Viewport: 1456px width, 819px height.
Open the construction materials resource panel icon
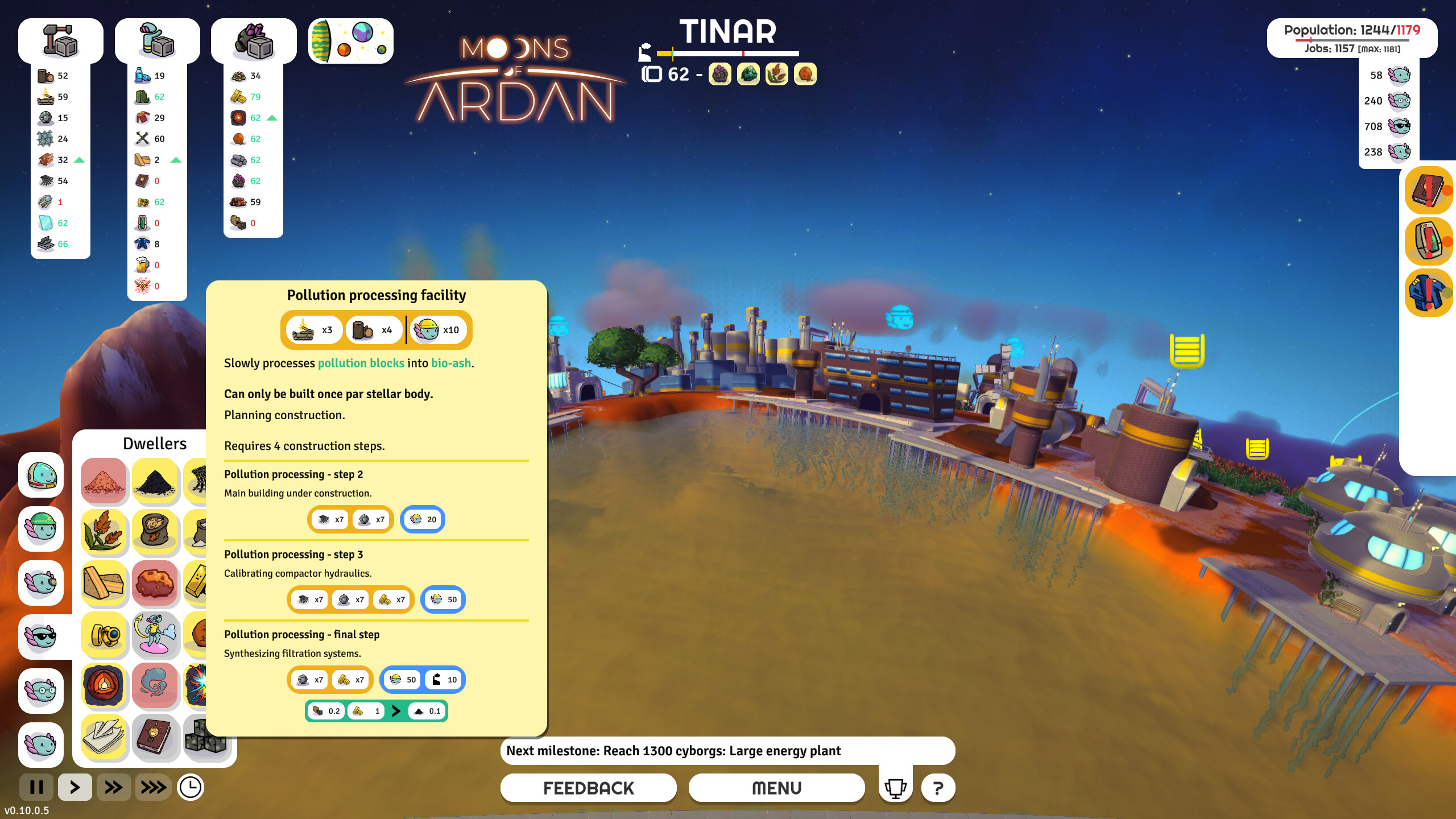(x=60, y=40)
